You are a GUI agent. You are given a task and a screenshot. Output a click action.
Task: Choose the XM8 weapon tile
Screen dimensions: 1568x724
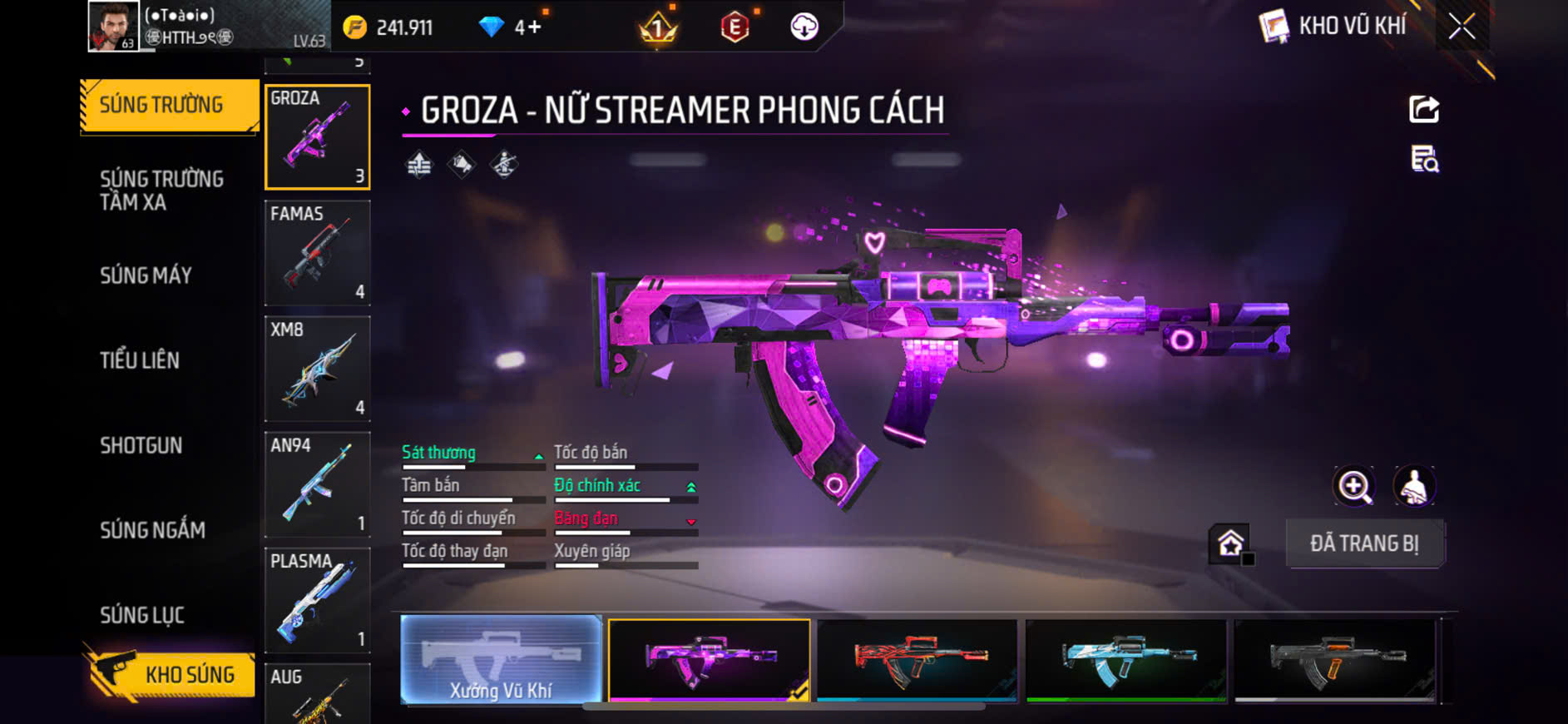coord(317,368)
